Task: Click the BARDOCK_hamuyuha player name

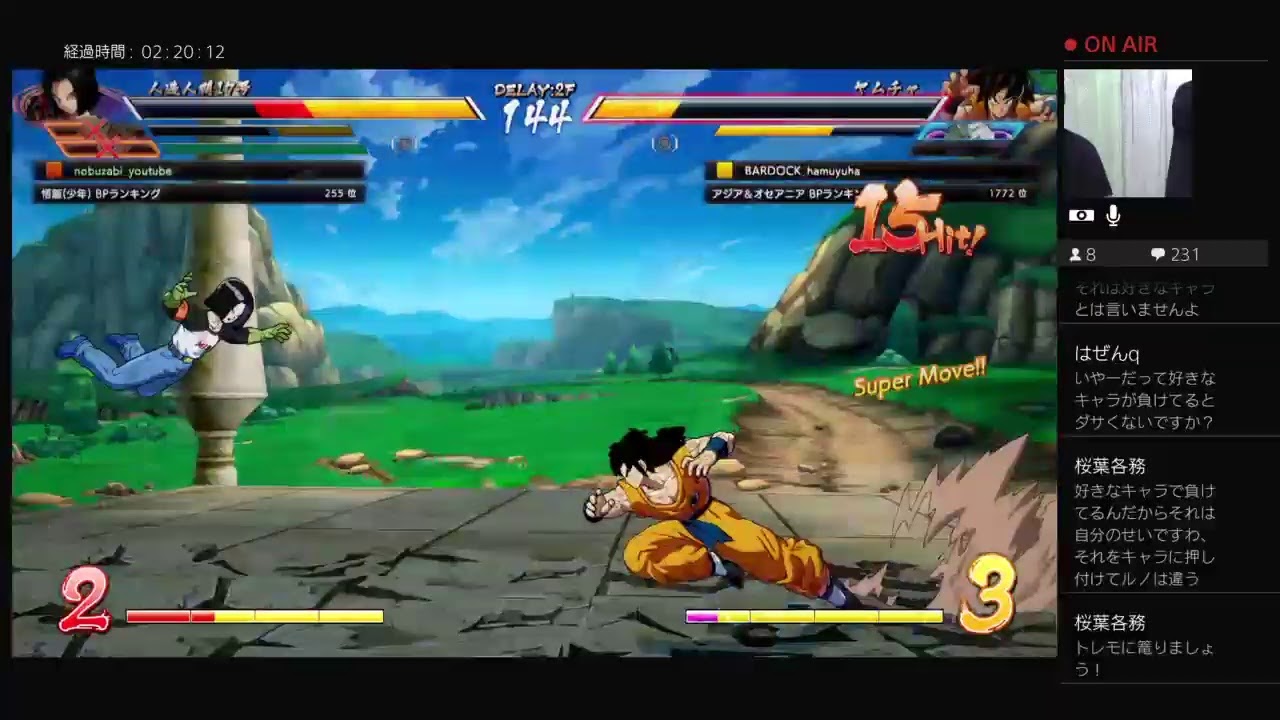Action: (x=804, y=170)
